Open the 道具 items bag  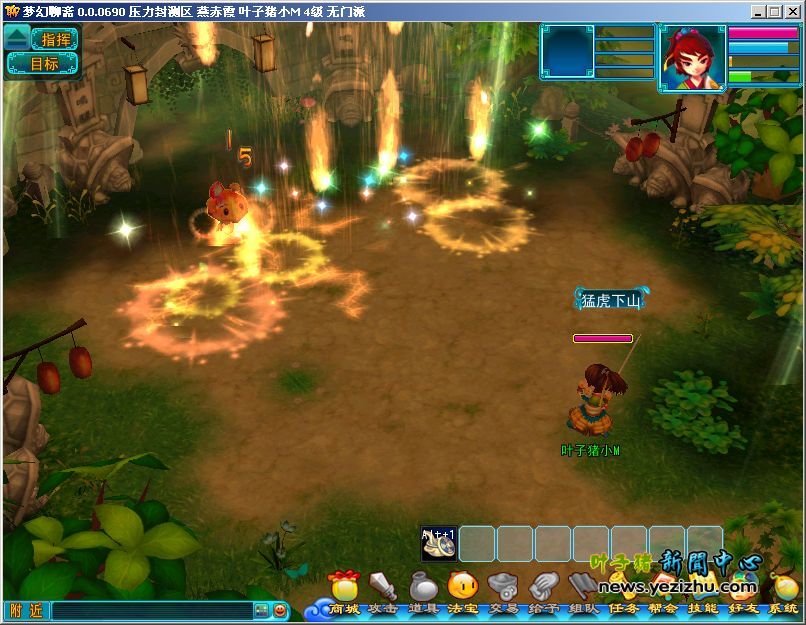pyautogui.click(x=423, y=587)
